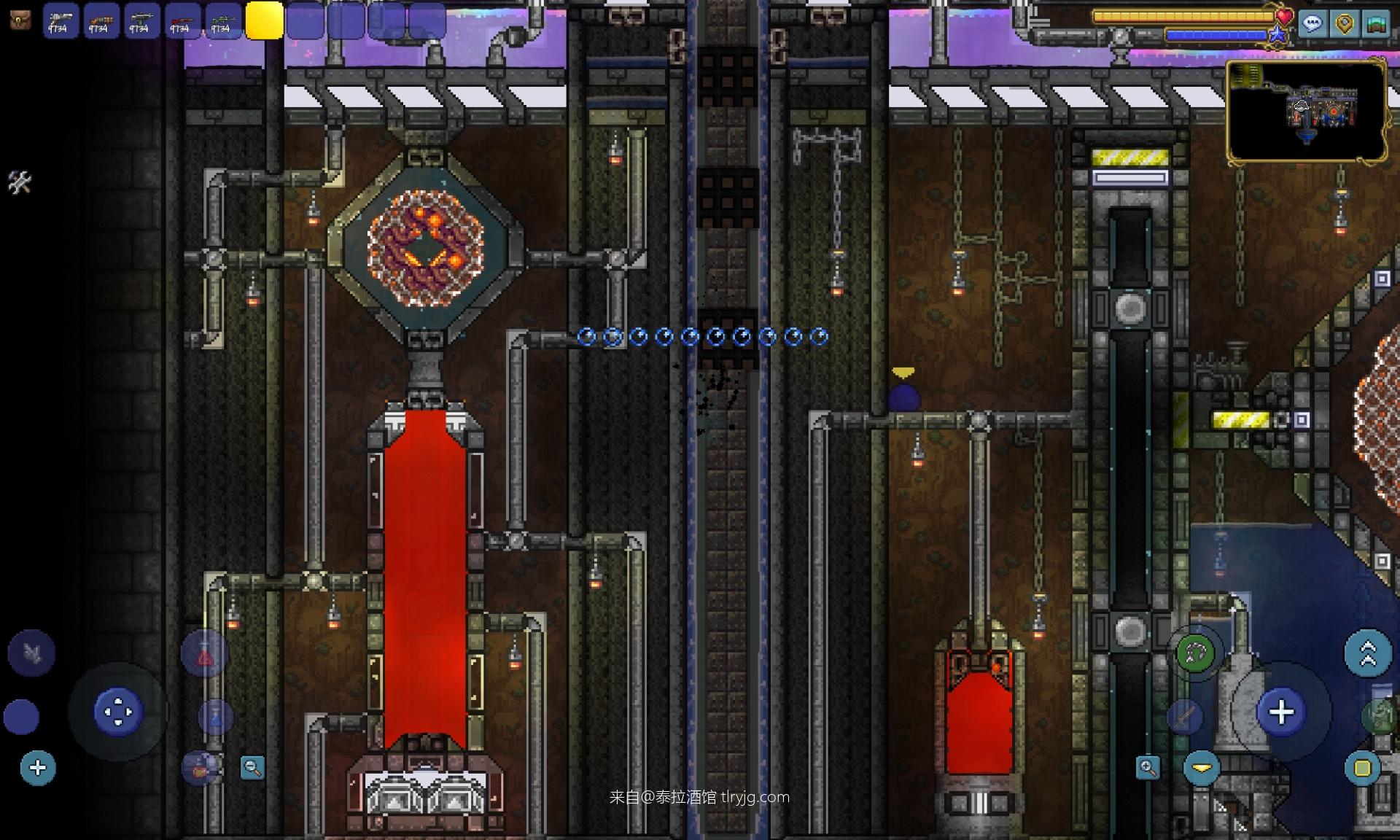Choose the orange gun hotbar slot

pos(101,20)
